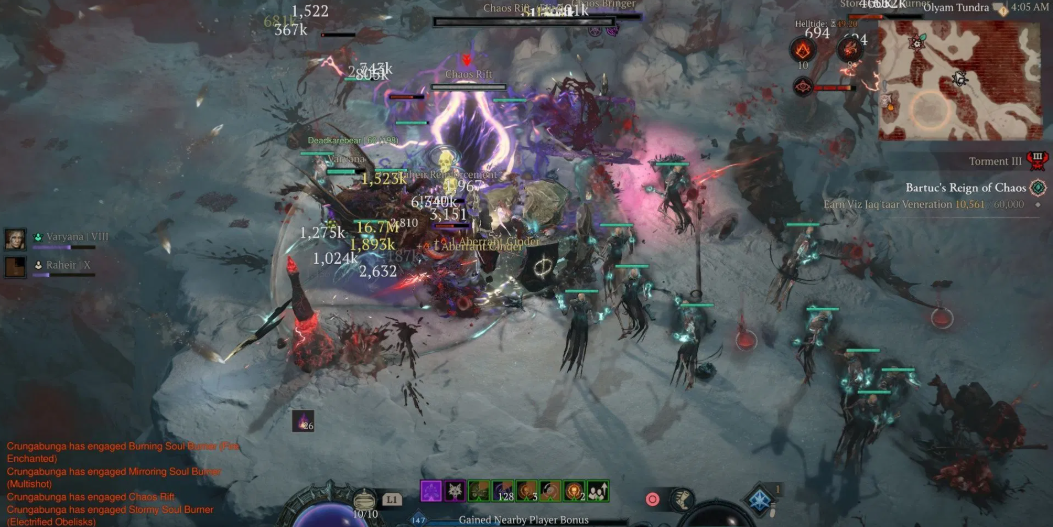Select the Bartuc's Reign of Chaos quest tracker

click(966, 187)
